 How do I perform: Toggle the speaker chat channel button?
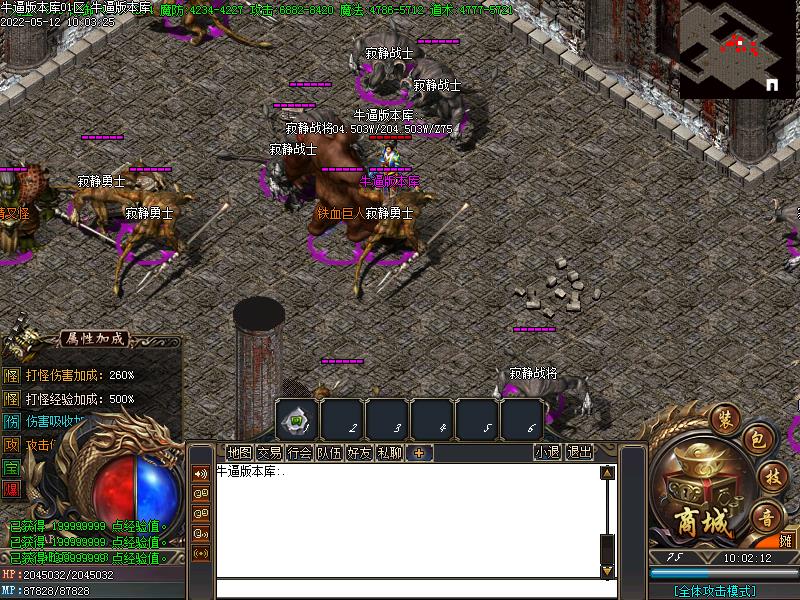(x=200, y=474)
